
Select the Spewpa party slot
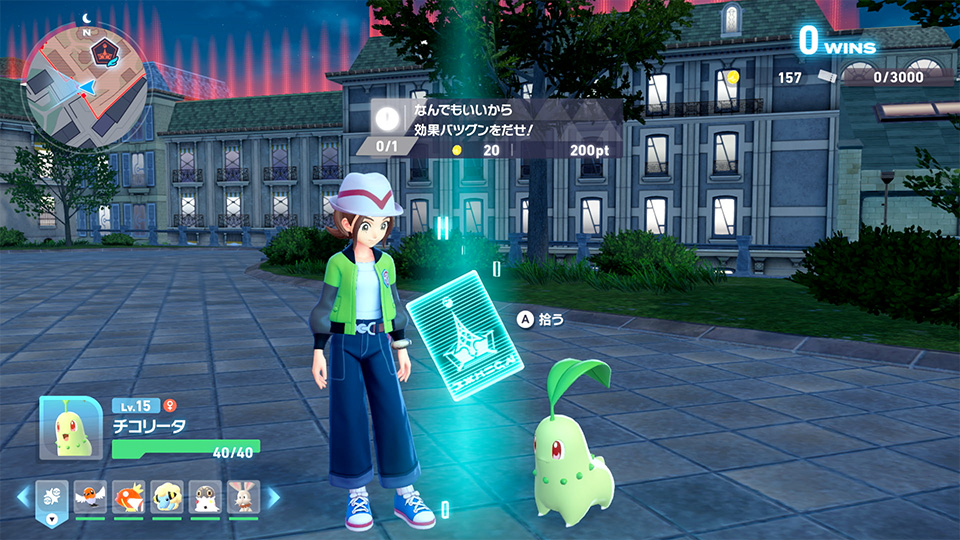tap(205, 497)
